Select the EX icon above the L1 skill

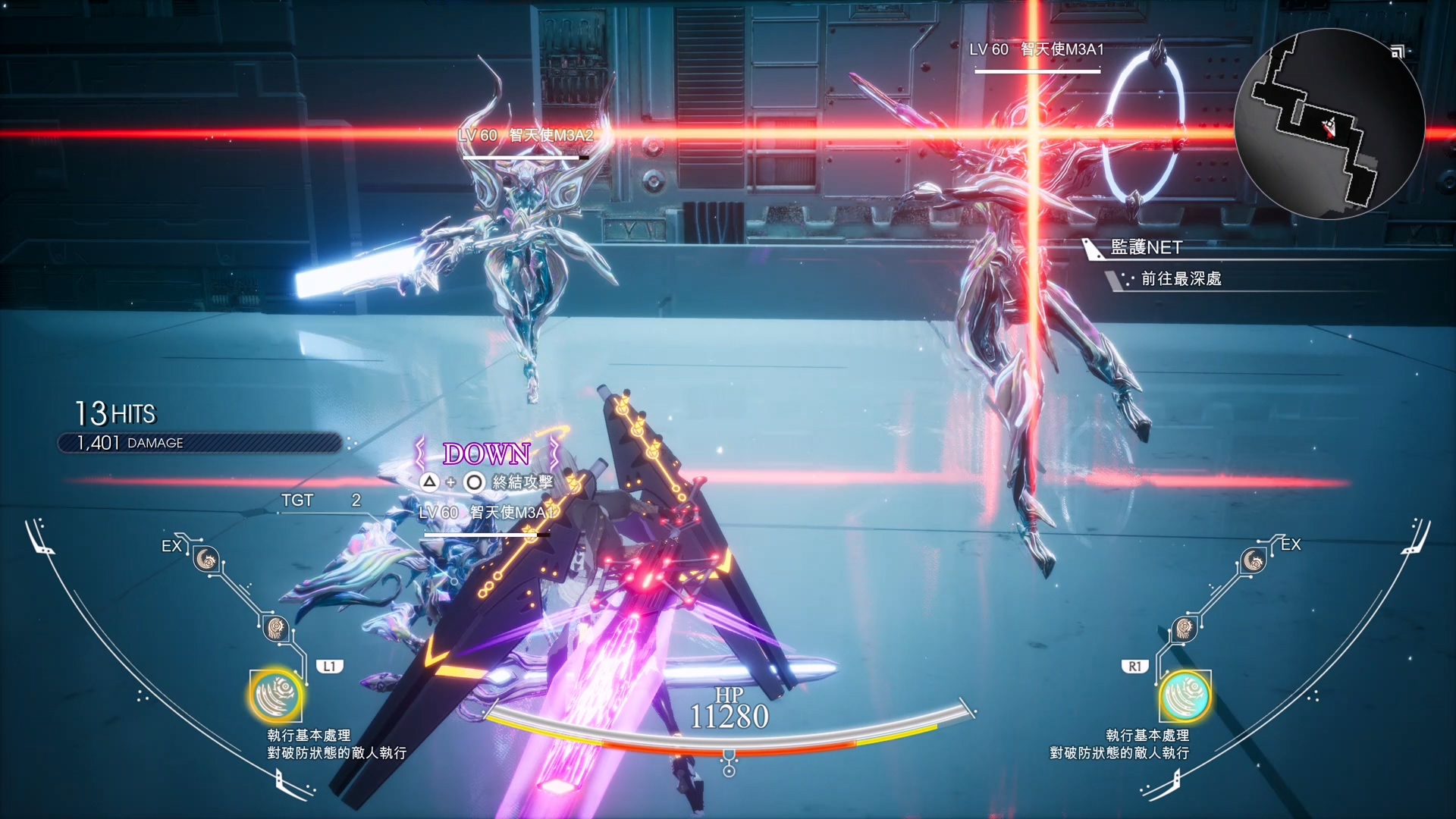click(x=206, y=560)
